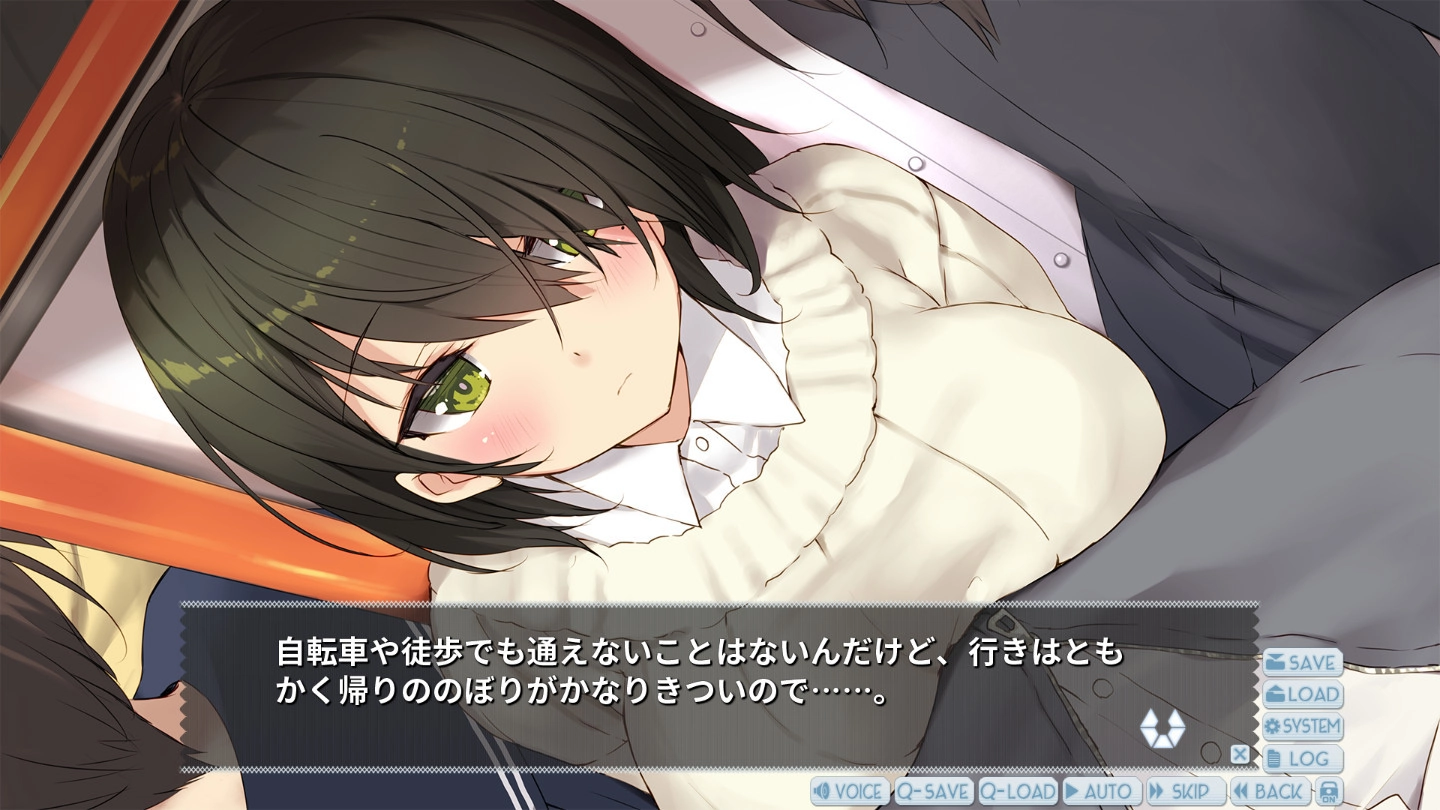The width and height of the screenshot is (1440, 810).
Task: Show the dialogue LOG
Action: [1302, 759]
